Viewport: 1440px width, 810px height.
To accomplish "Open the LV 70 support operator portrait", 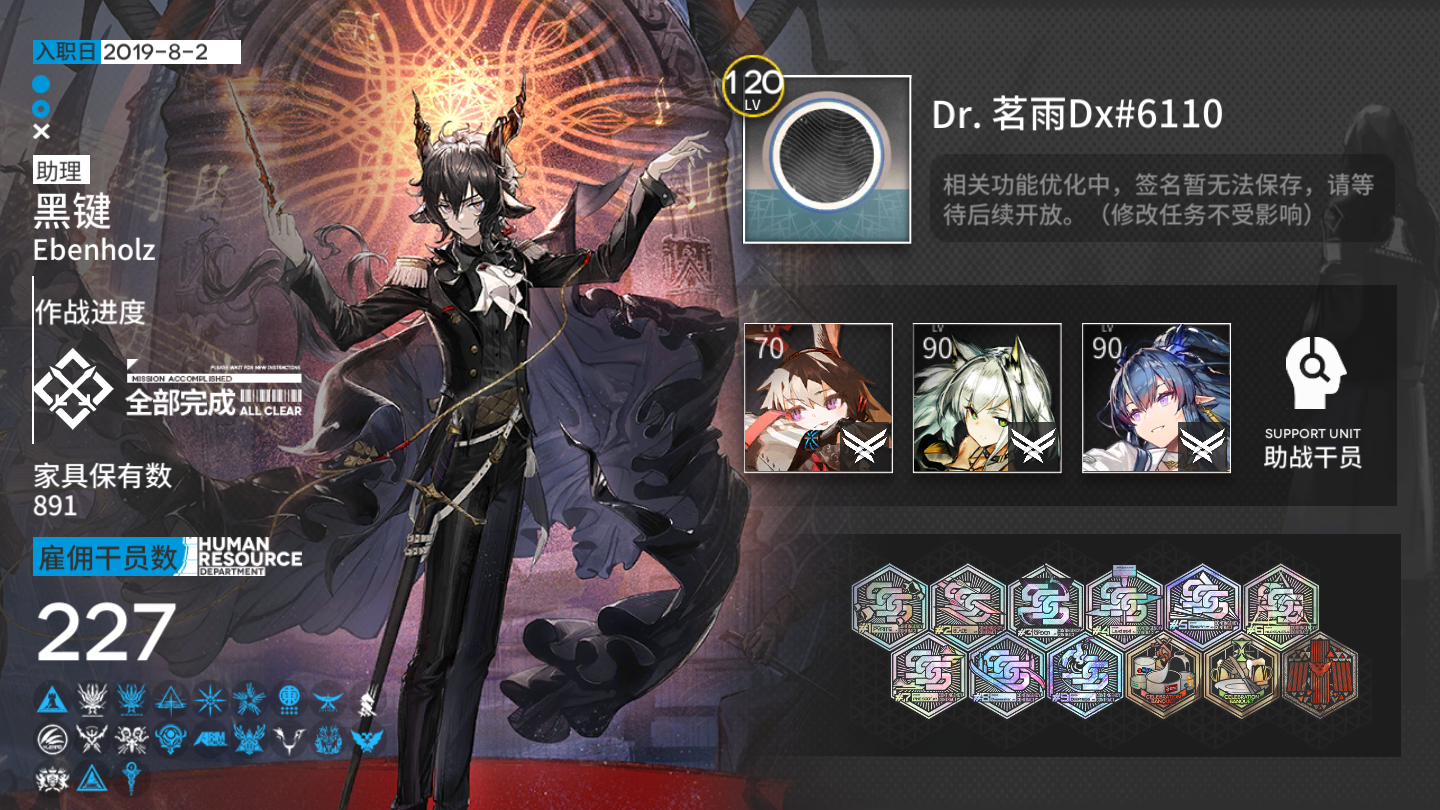I will pos(819,400).
